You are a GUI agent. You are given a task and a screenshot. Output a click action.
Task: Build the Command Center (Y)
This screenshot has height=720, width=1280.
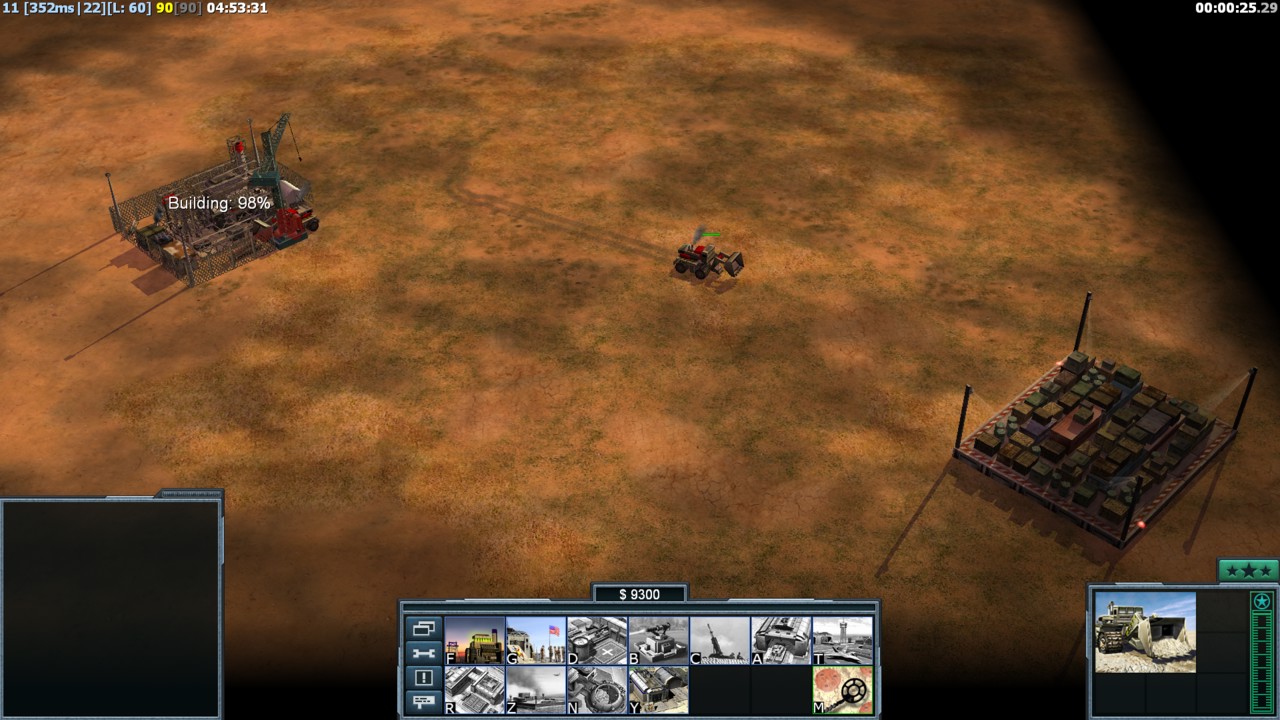(658, 690)
